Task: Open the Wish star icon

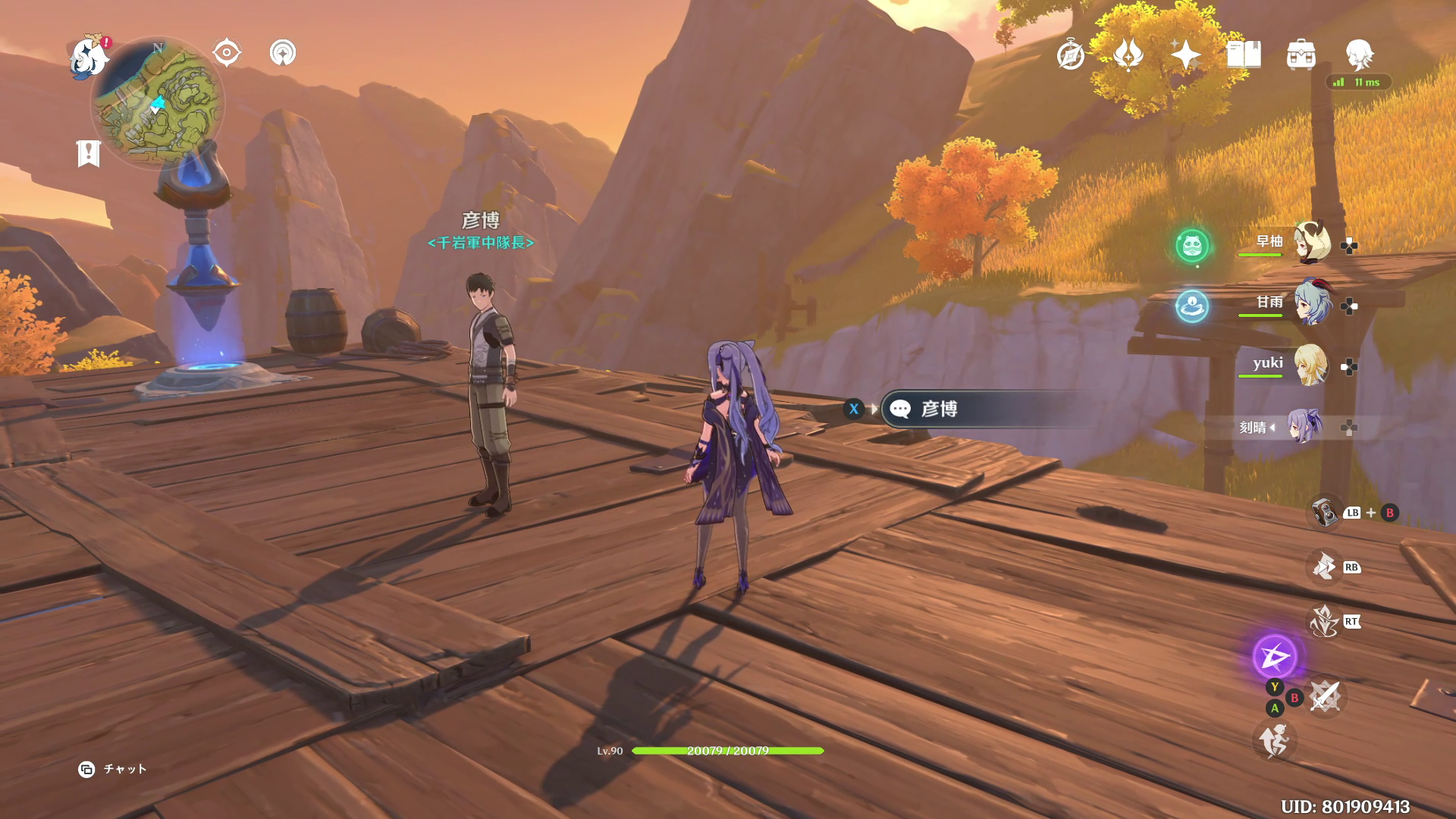Action: 1185,55
